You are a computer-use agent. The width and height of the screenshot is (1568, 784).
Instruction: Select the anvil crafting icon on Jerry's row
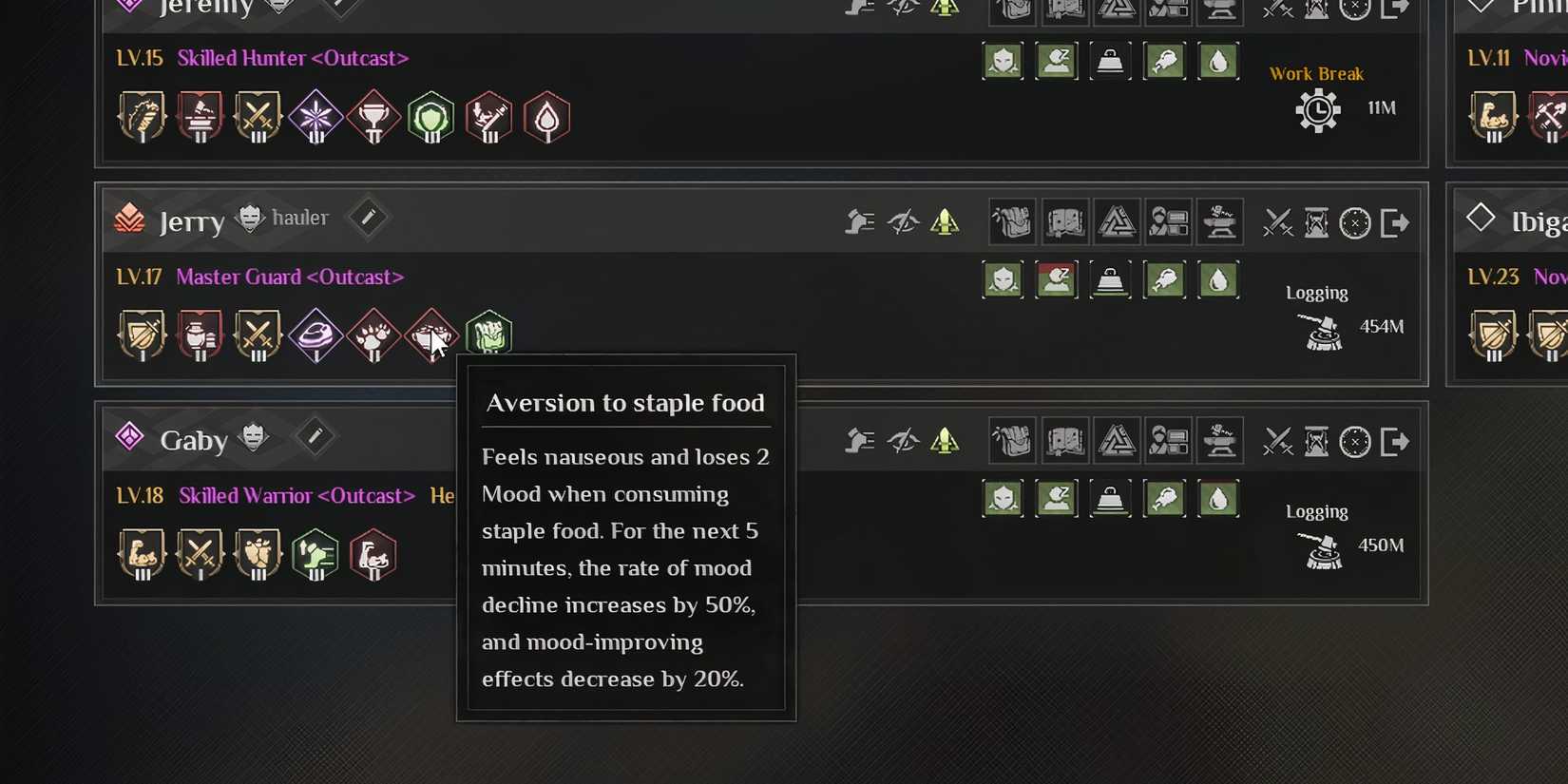click(x=1220, y=221)
